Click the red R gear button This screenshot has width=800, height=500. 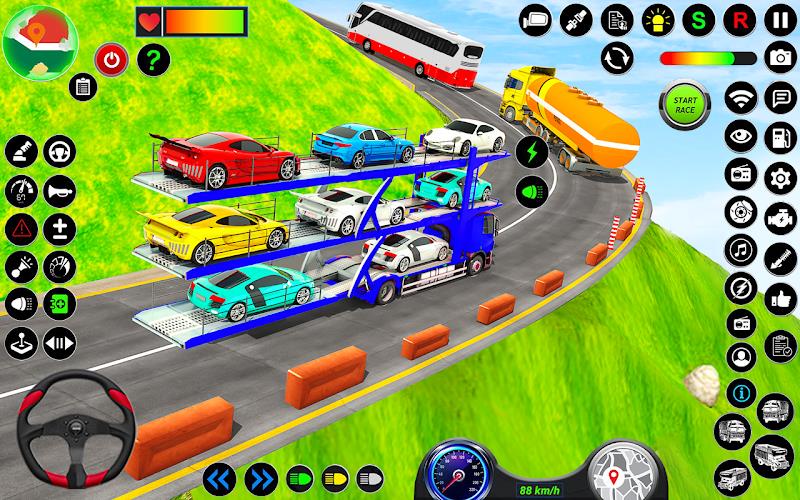740,19
